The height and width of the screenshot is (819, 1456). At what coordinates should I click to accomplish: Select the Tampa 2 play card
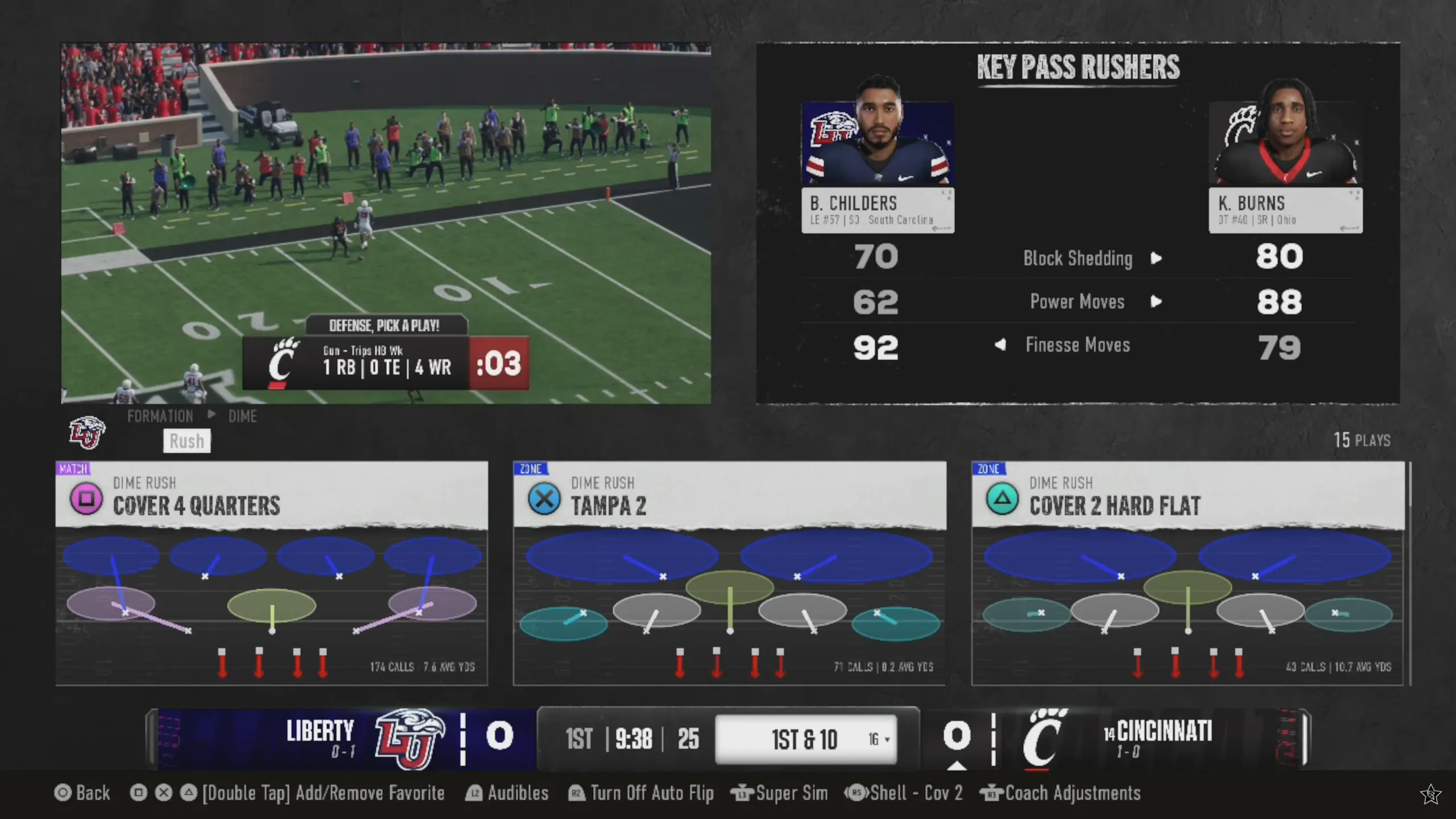coord(729,572)
